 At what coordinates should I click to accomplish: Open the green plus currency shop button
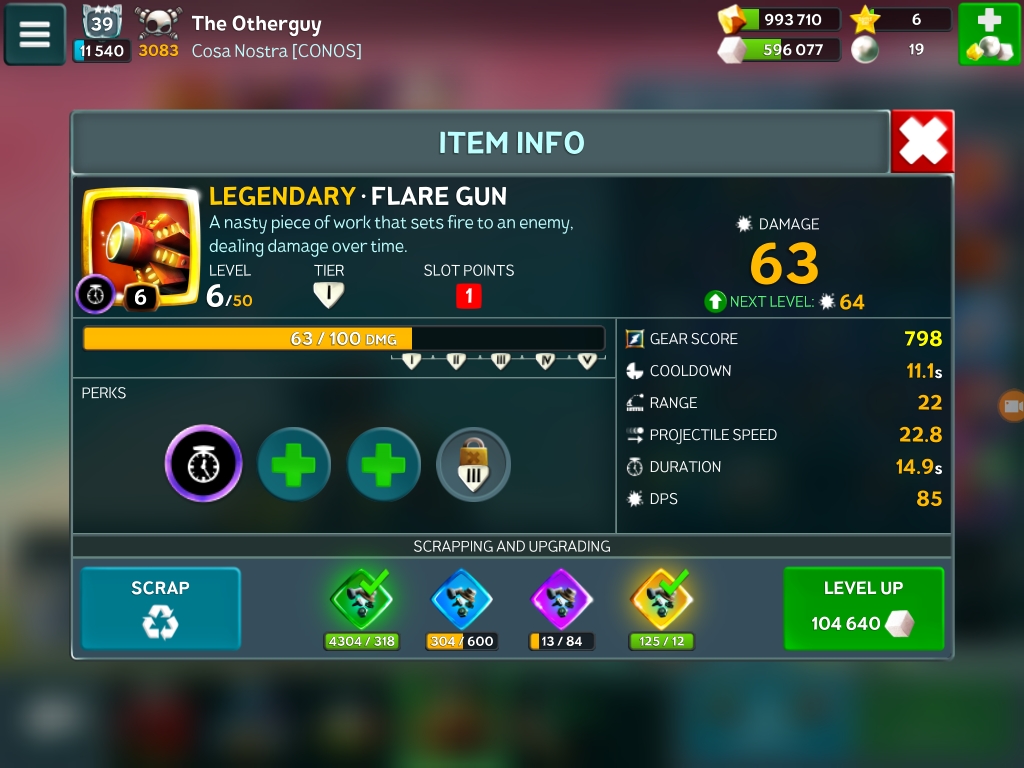click(989, 35)
